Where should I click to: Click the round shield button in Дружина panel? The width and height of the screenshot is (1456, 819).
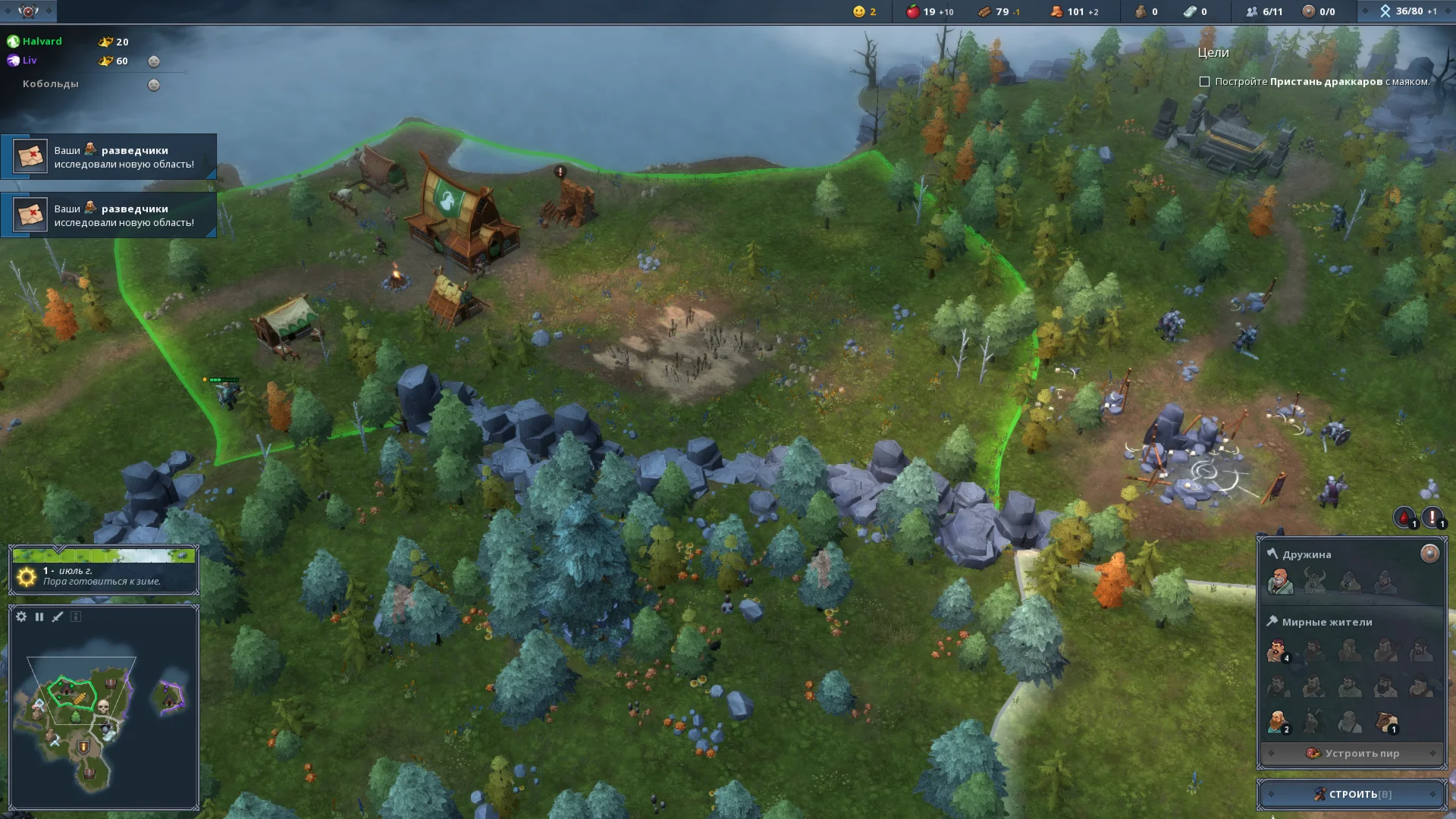(1429, 554)
